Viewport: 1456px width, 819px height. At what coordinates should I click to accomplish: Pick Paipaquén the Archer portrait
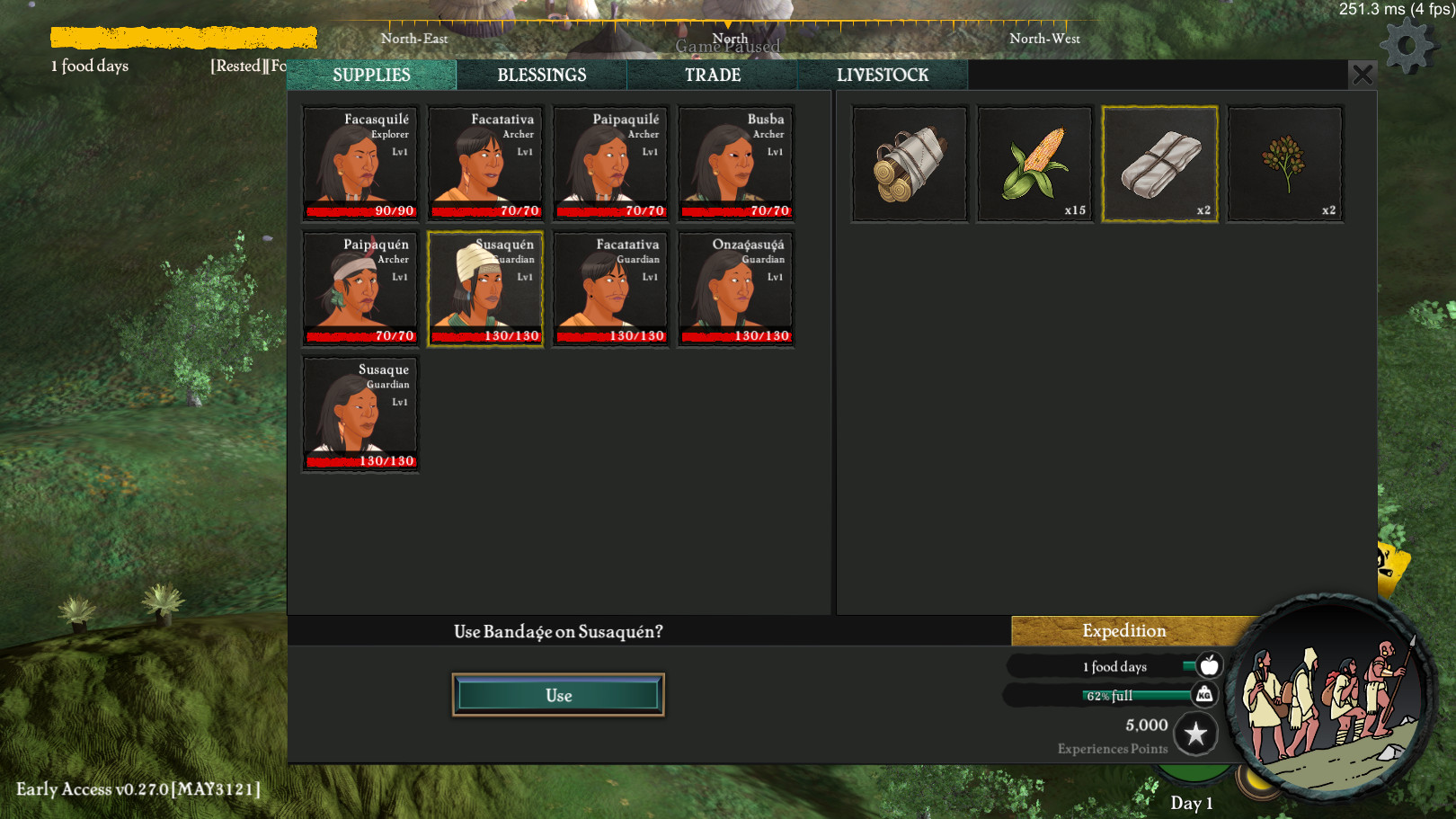click(360, 288)
